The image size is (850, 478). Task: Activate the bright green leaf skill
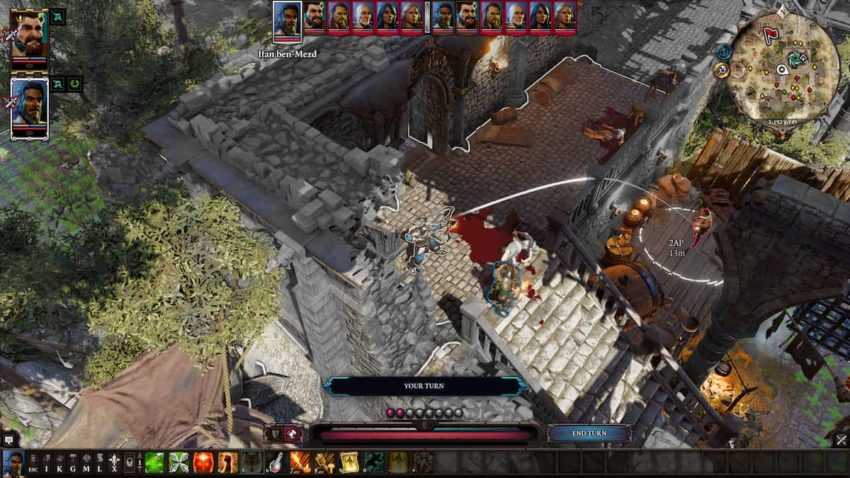(x=155, y=462)
